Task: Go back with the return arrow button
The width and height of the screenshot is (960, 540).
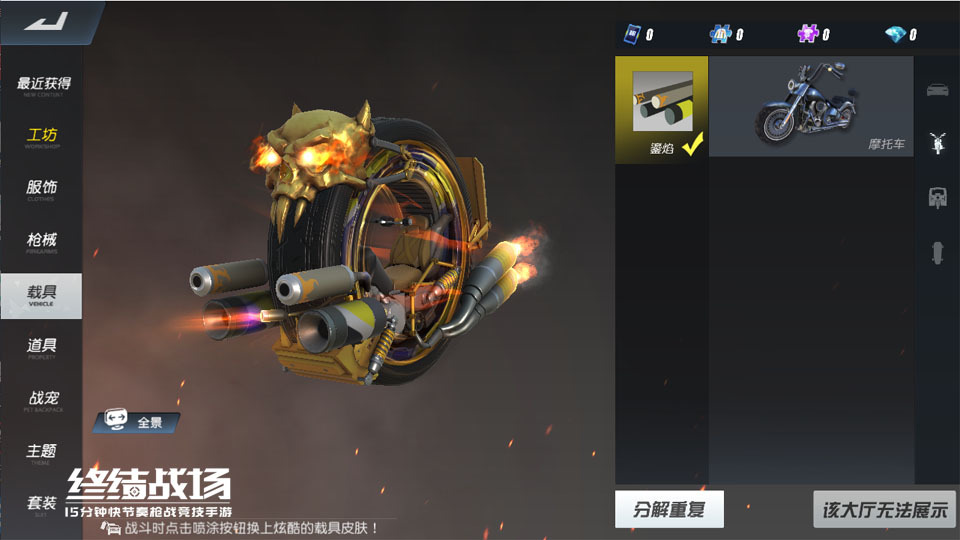Action: tap(44, 22)
